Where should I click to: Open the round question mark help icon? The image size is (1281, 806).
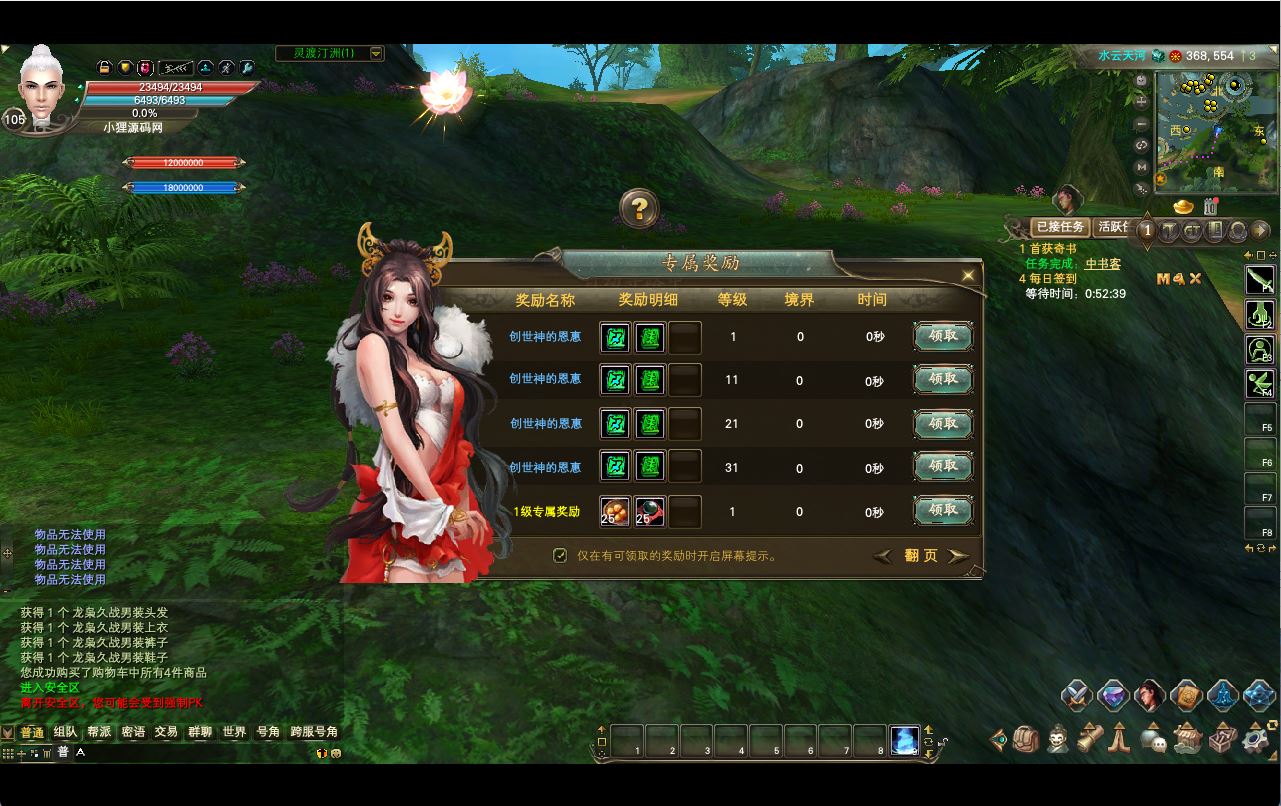639,209
